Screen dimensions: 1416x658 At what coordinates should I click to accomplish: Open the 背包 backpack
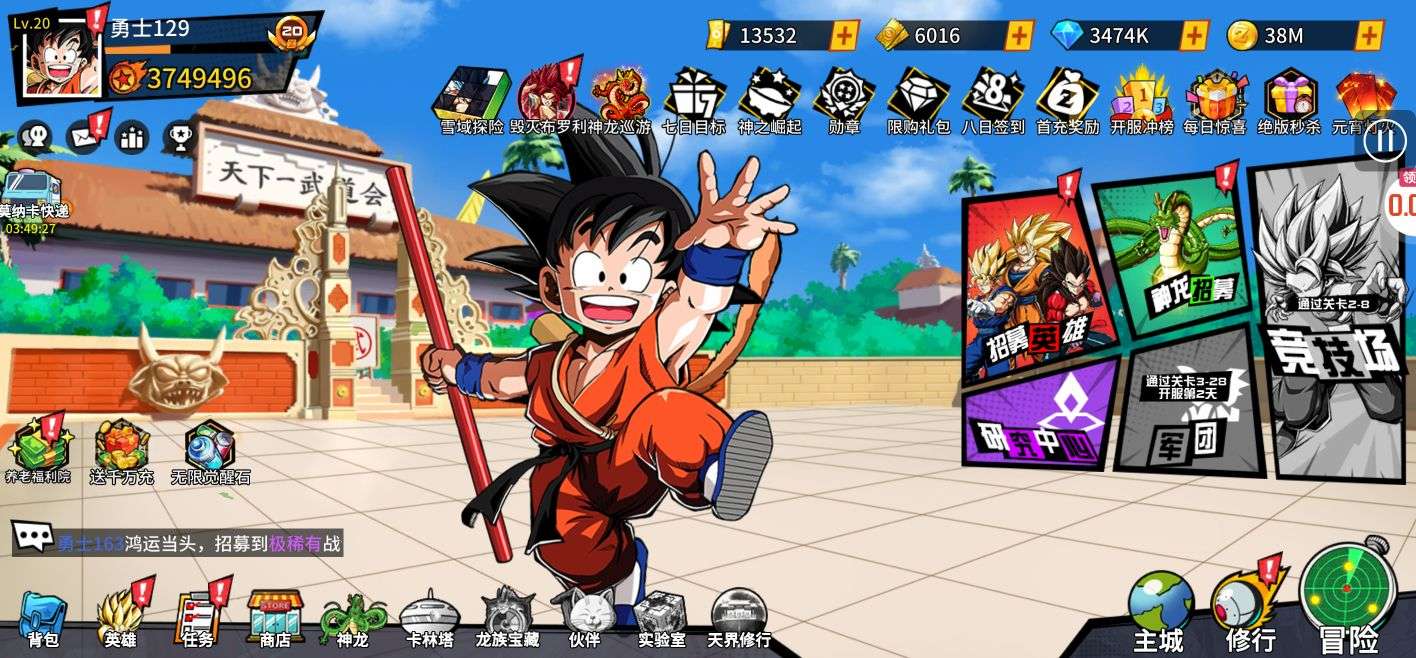tap(43, 618)
